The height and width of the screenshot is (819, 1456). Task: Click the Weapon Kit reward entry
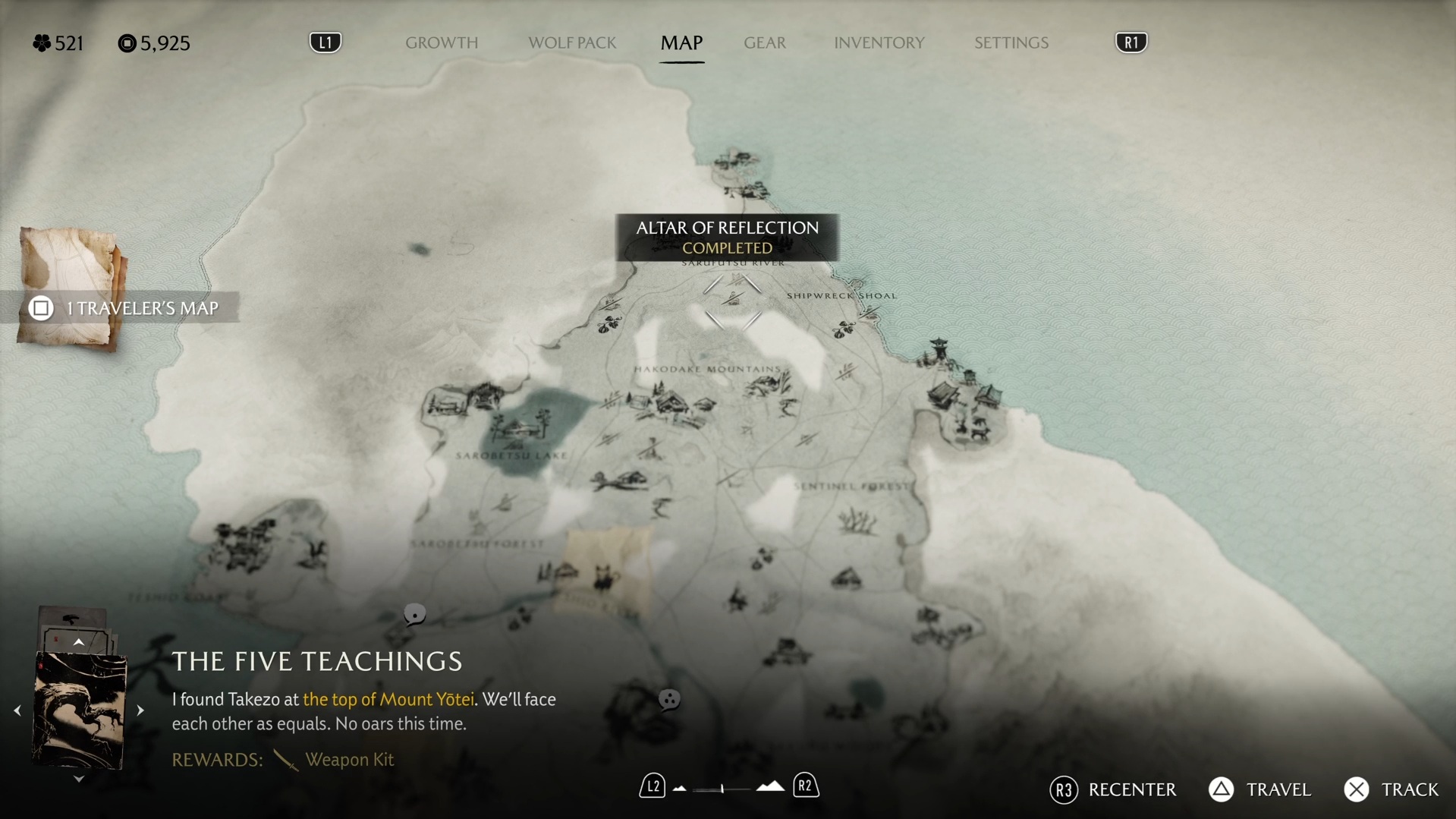pyautogui.click(x=348, y=759)
